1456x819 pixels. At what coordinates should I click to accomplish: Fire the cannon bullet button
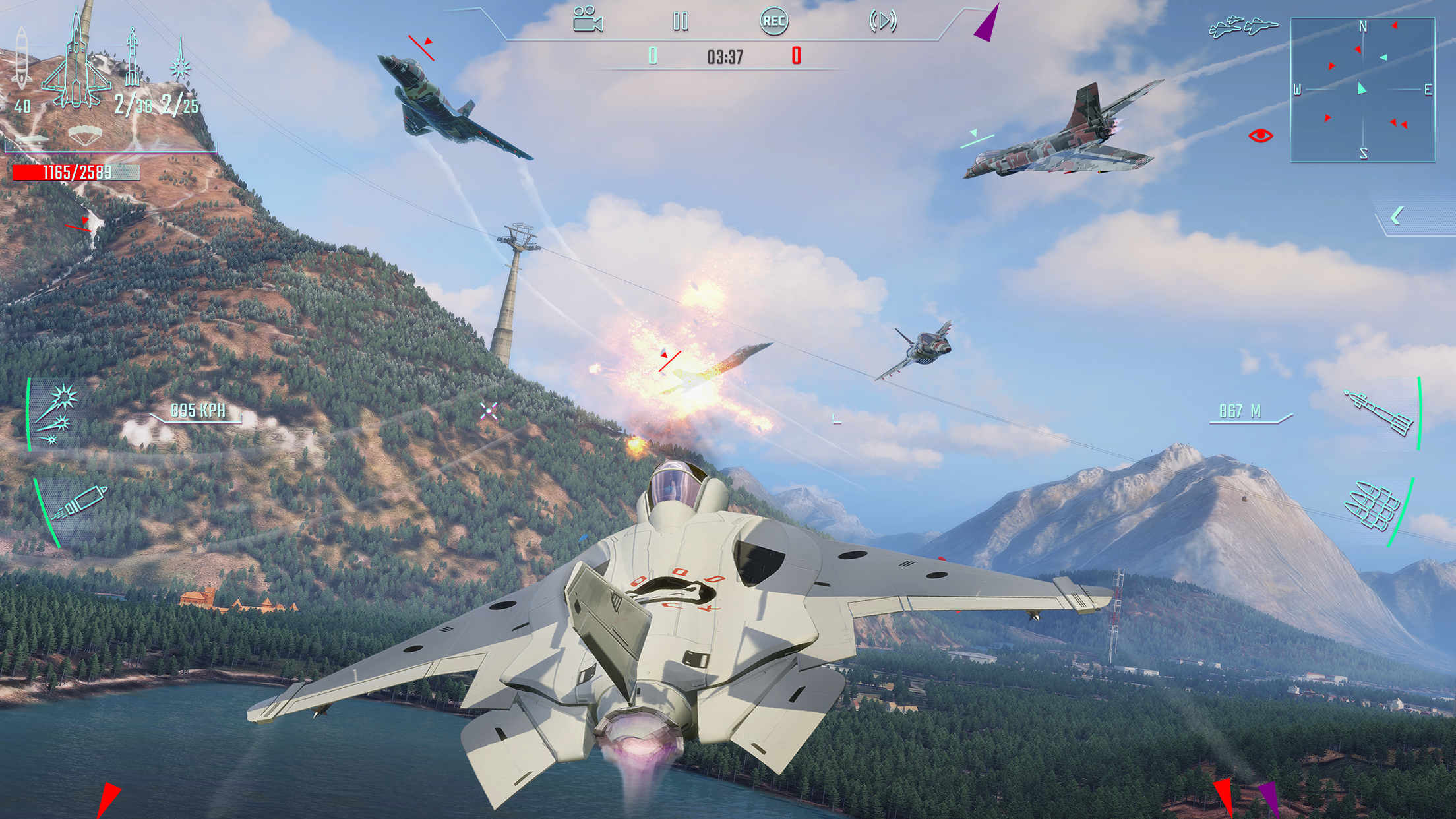[79, 504]
